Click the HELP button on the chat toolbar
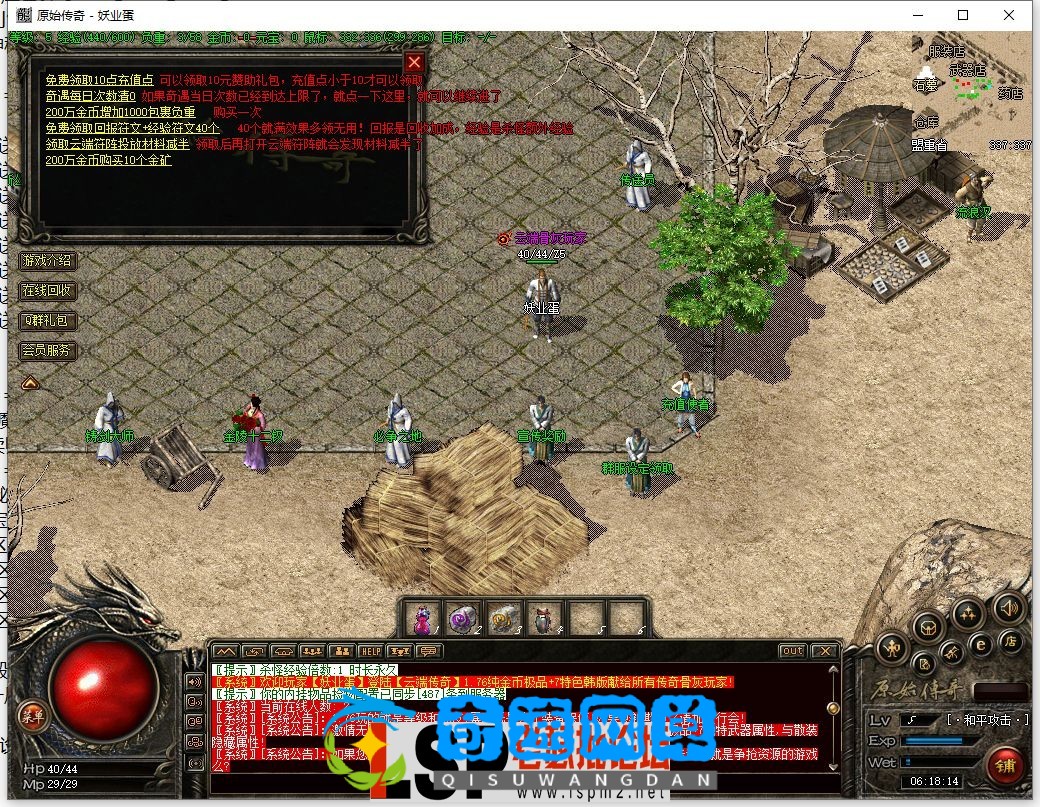 (x=371, y=651)
